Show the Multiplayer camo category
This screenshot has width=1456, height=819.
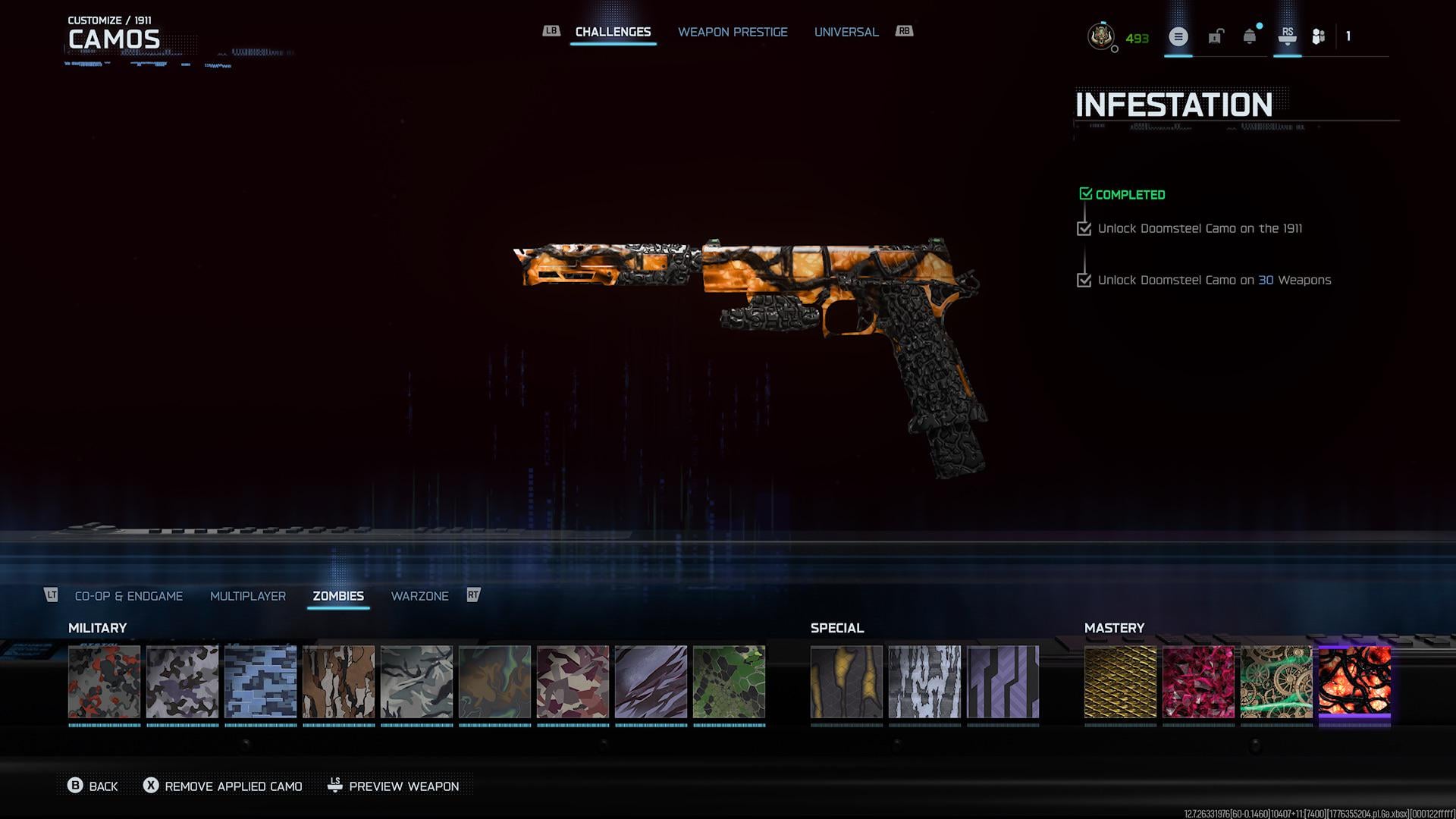click(248, 596)
